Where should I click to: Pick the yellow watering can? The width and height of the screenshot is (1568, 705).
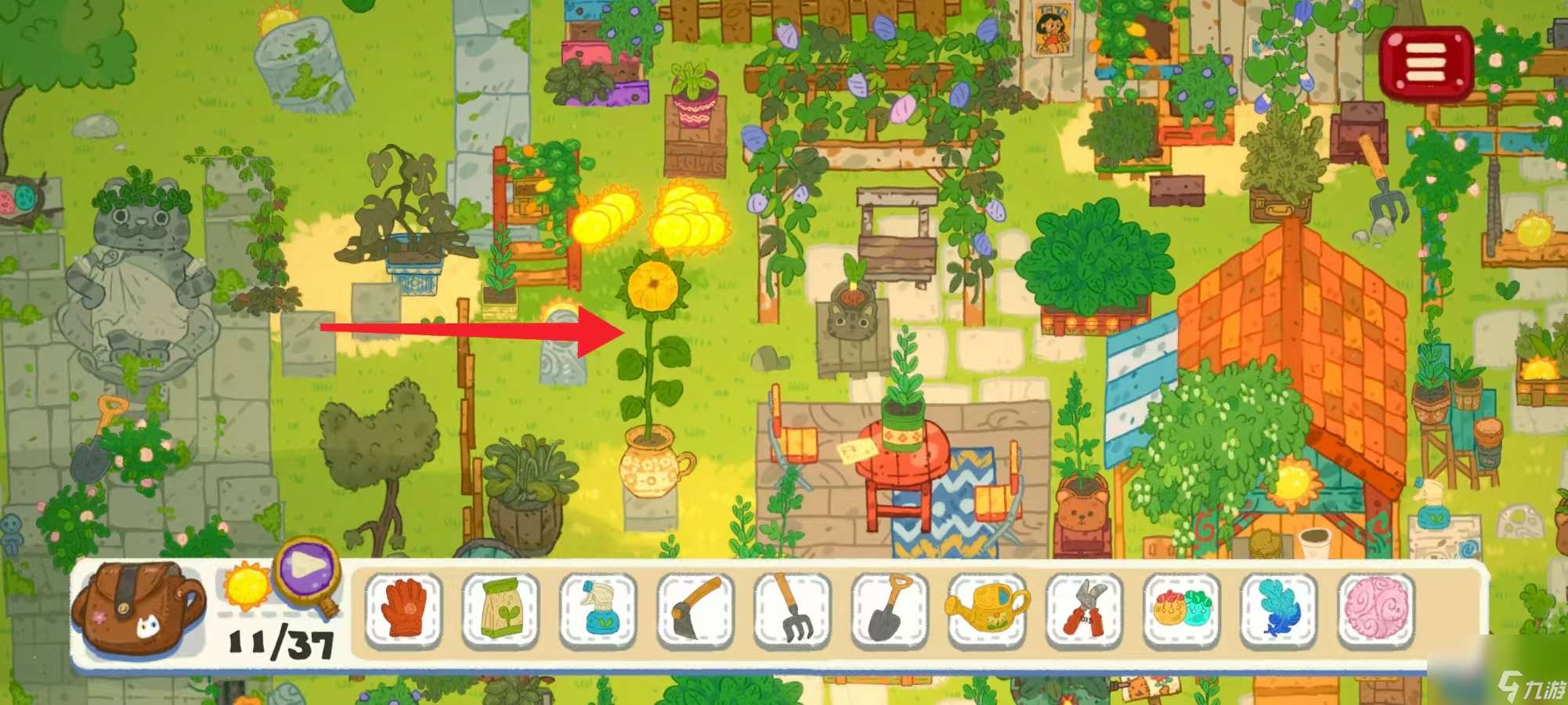pos(986,611)
